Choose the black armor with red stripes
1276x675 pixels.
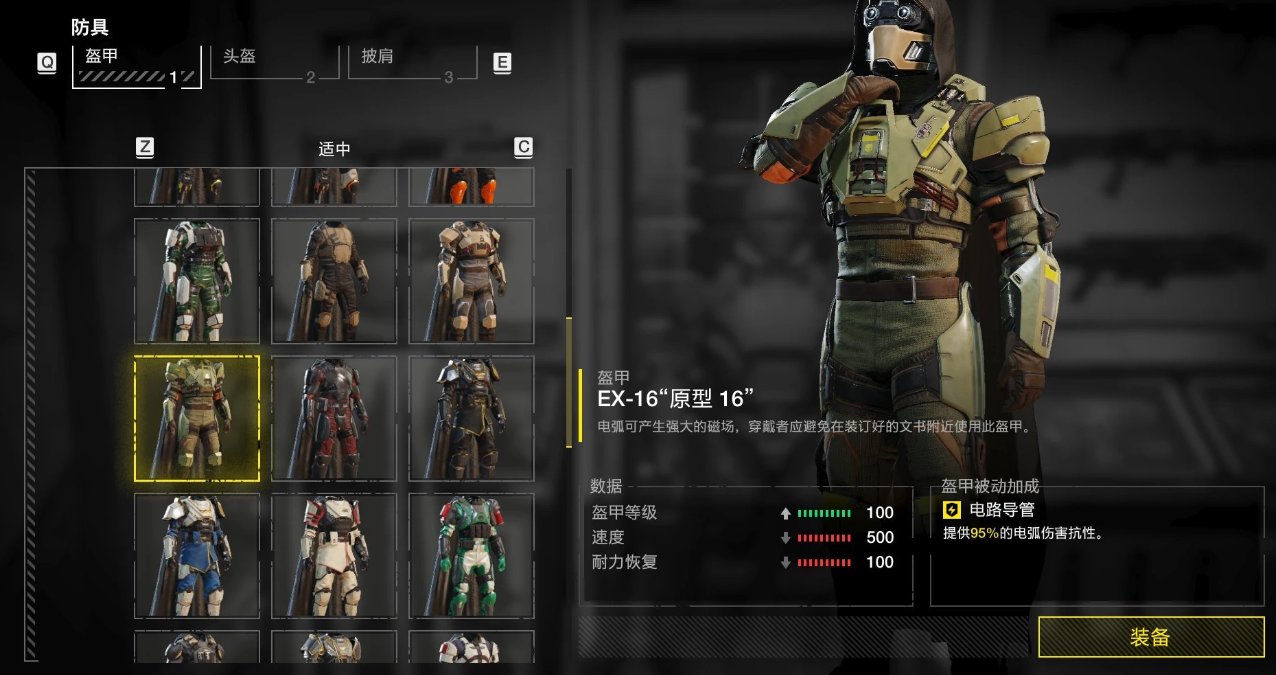pyautogui.click(x=334, y=418)
